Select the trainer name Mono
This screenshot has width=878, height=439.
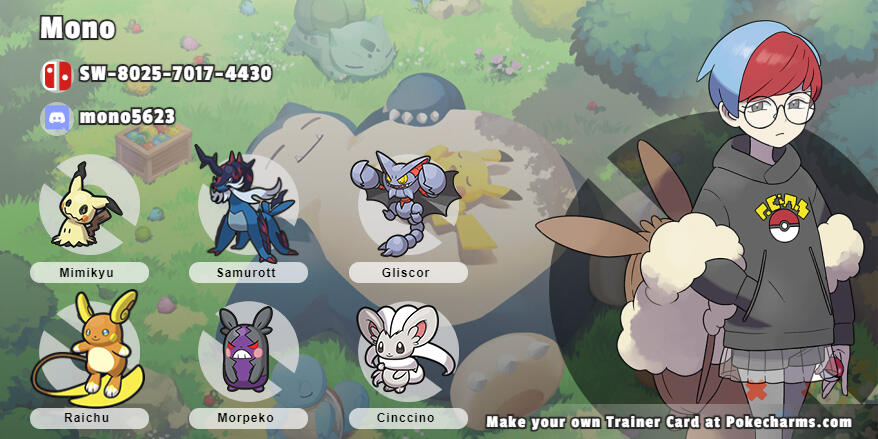click(x=78, y=28)
